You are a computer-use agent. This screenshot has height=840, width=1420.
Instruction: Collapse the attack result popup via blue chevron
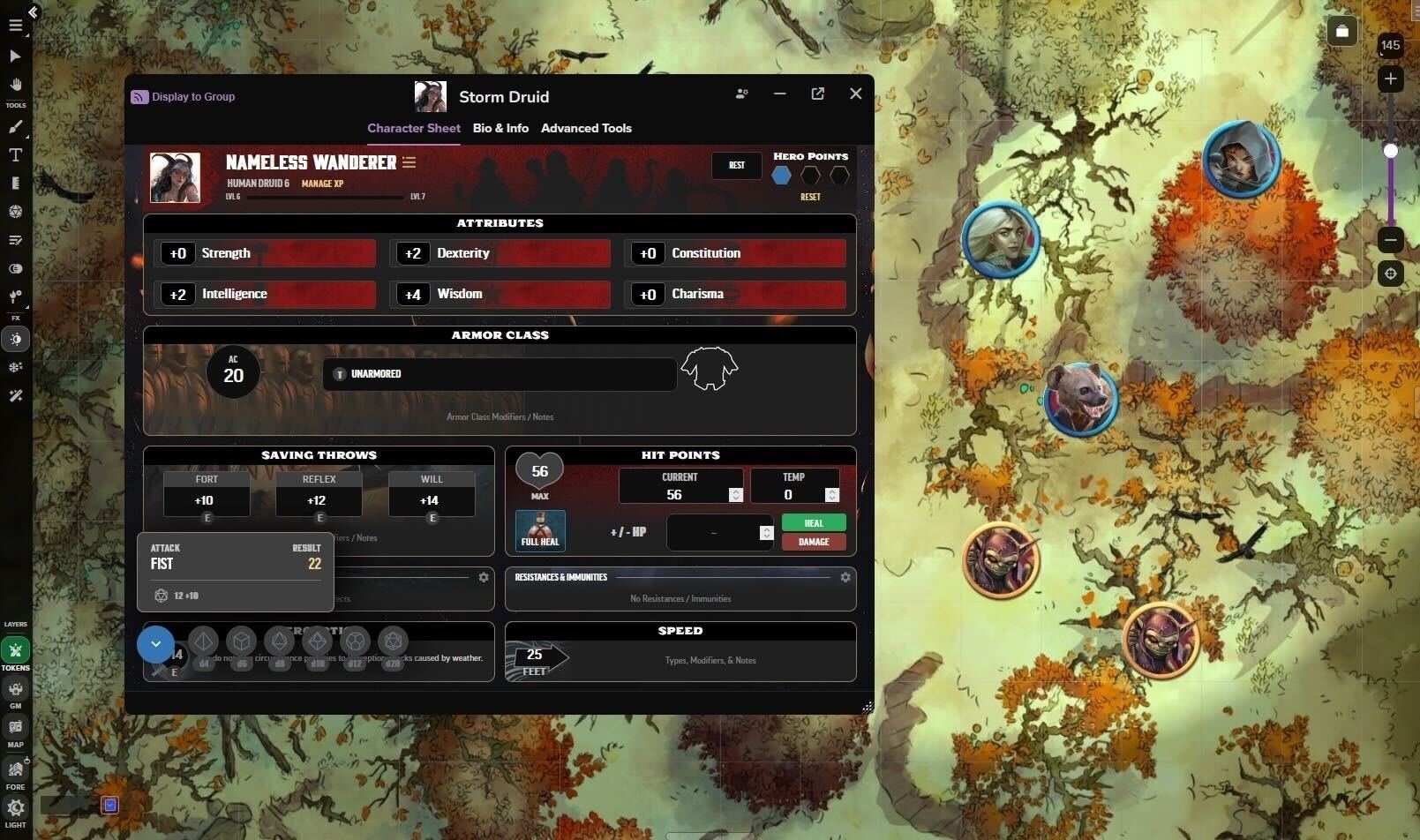pos(155,644)
